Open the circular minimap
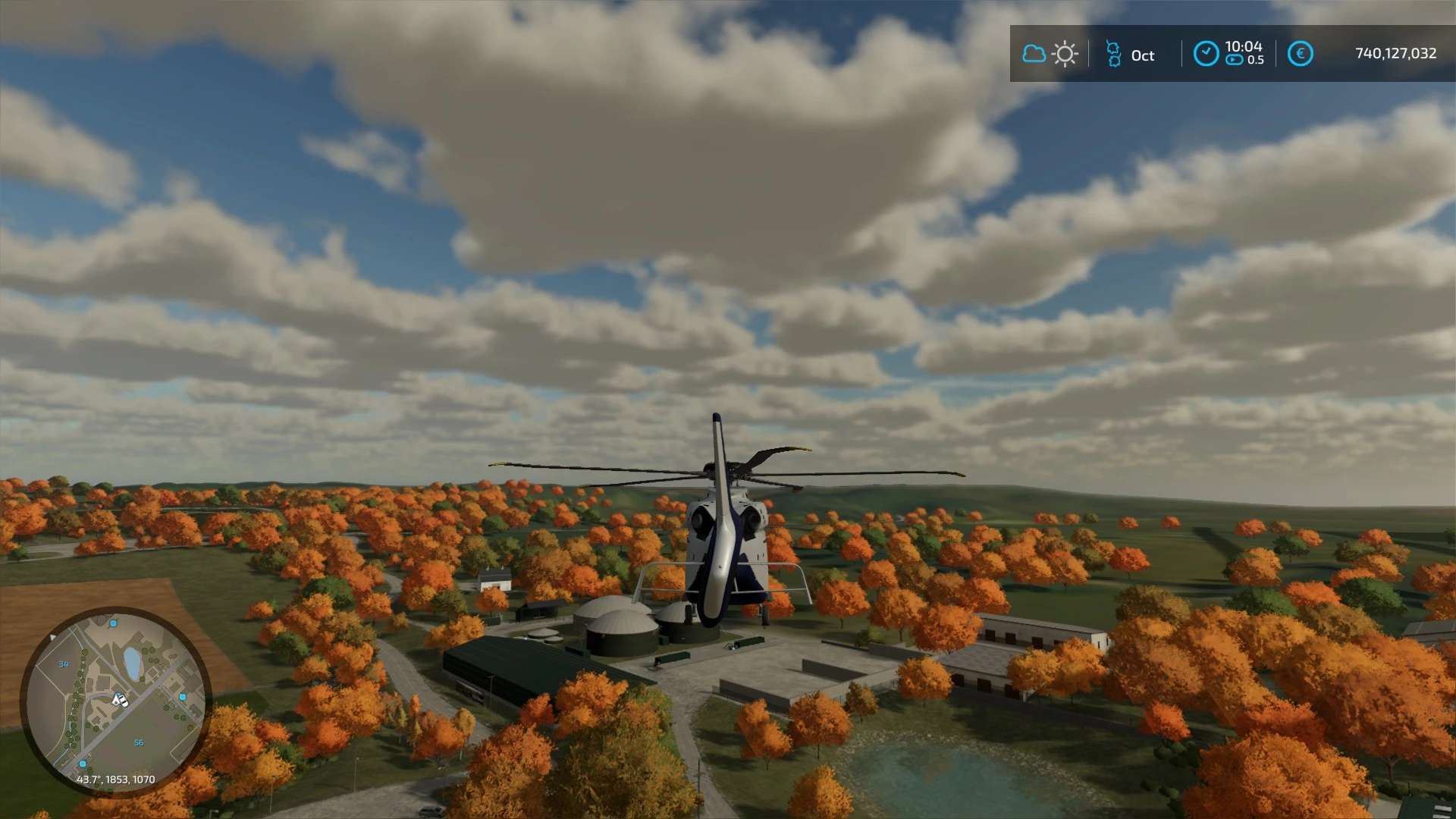This screenshot has height=819, width=1456. click(115, 700)
